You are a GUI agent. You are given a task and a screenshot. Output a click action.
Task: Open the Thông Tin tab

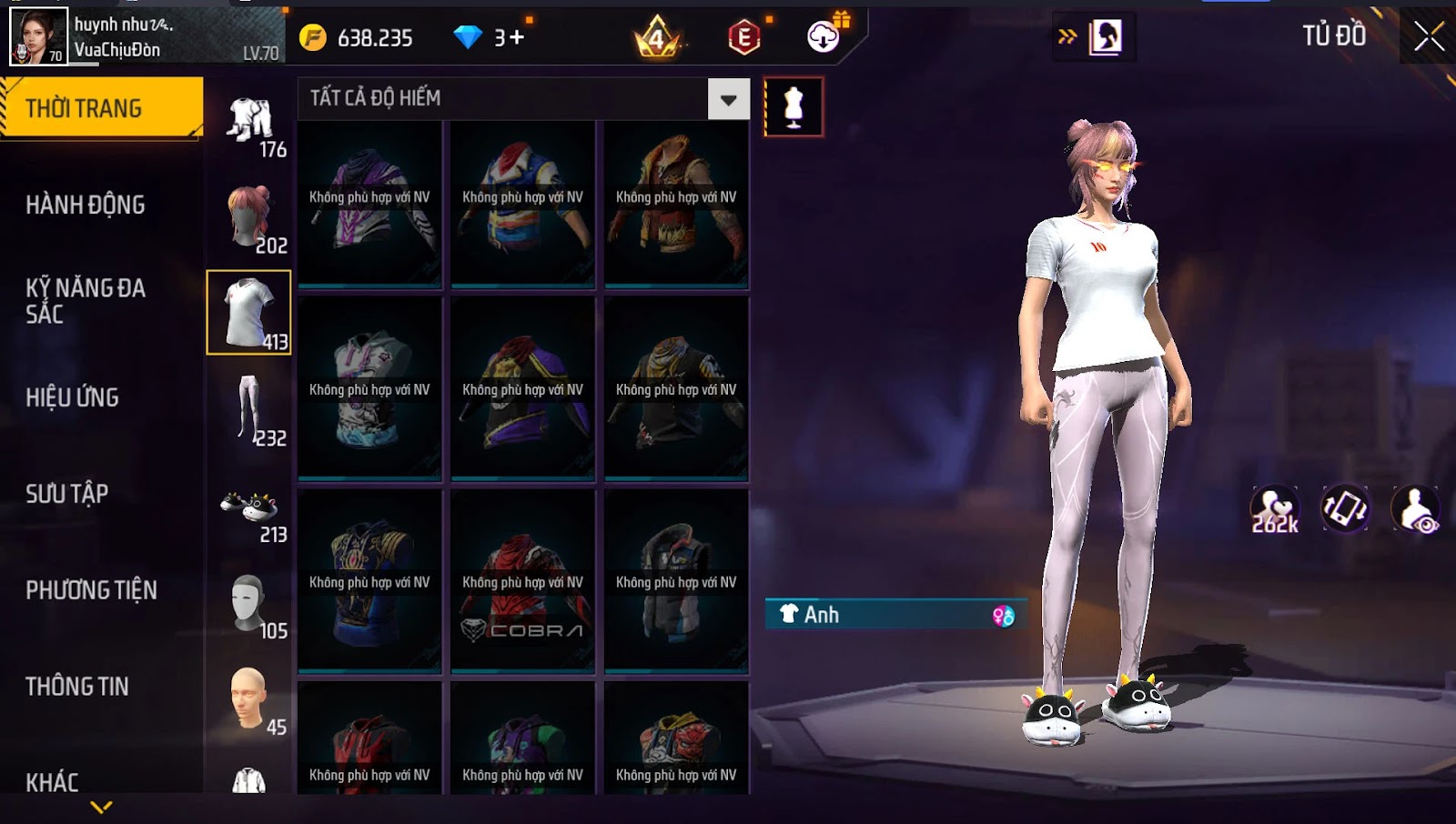click(x=77, y=687)
